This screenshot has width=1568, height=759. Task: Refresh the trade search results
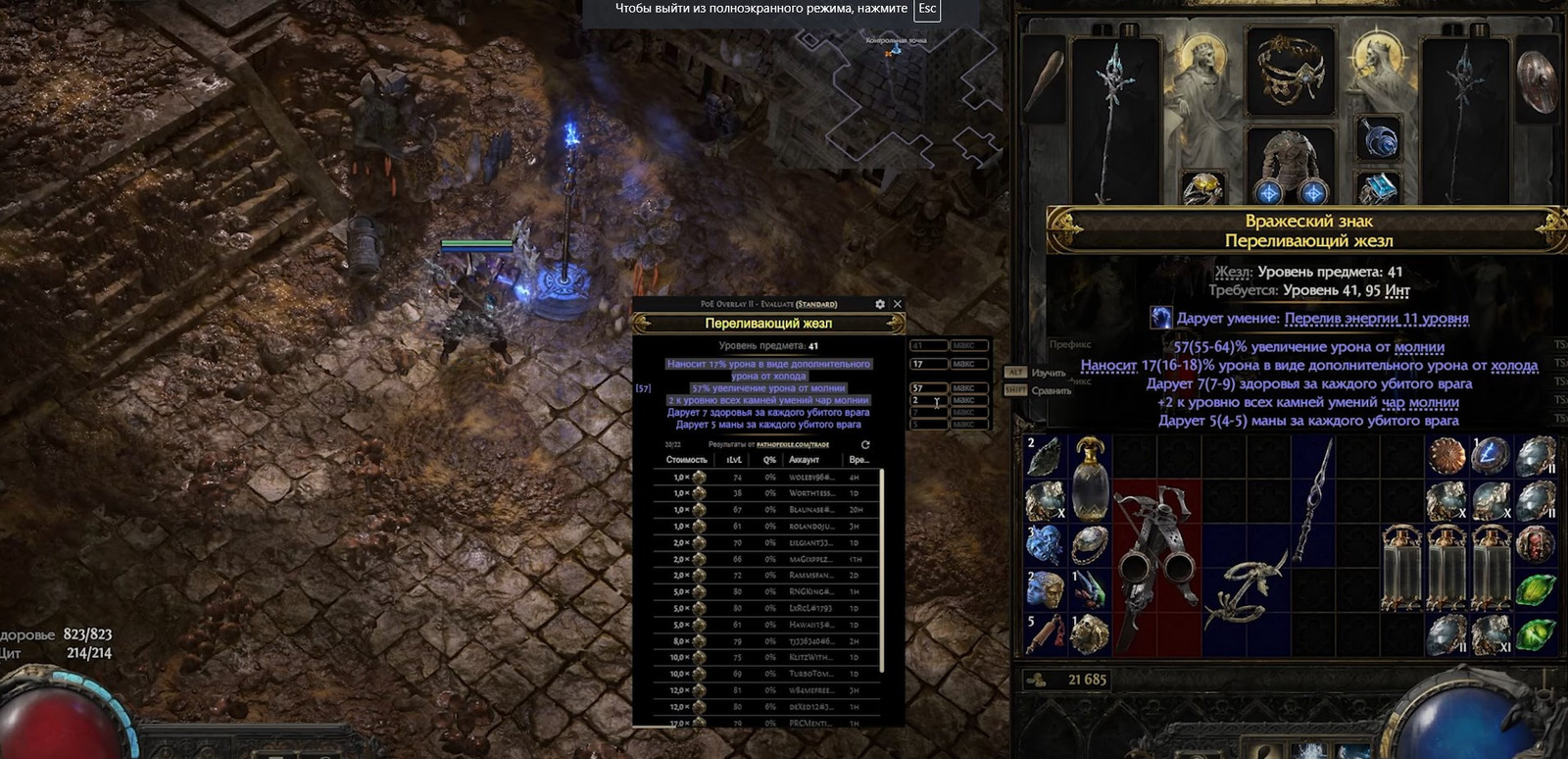[865, 444]
